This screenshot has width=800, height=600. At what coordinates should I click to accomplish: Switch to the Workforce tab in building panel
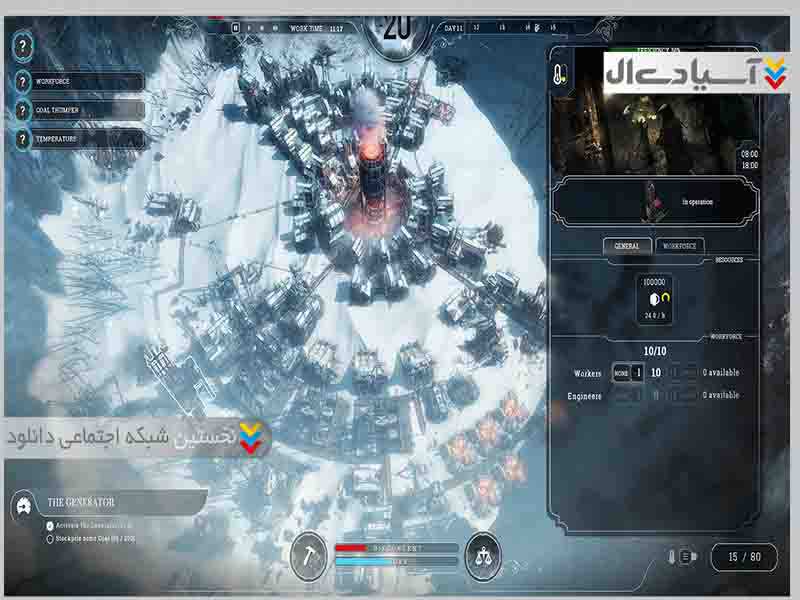681,246
